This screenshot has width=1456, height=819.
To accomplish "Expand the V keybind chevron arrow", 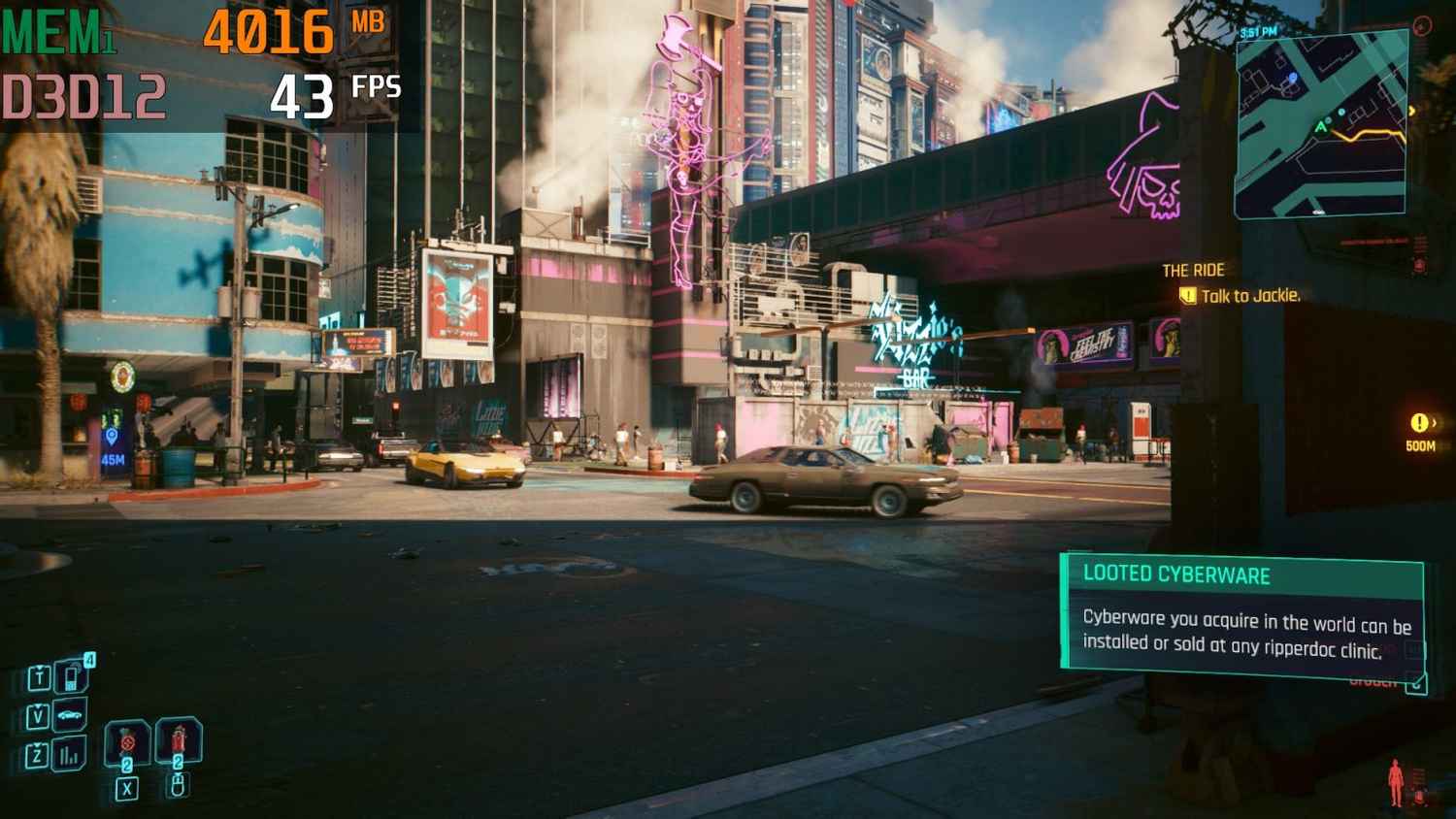I will pos(39,705).
